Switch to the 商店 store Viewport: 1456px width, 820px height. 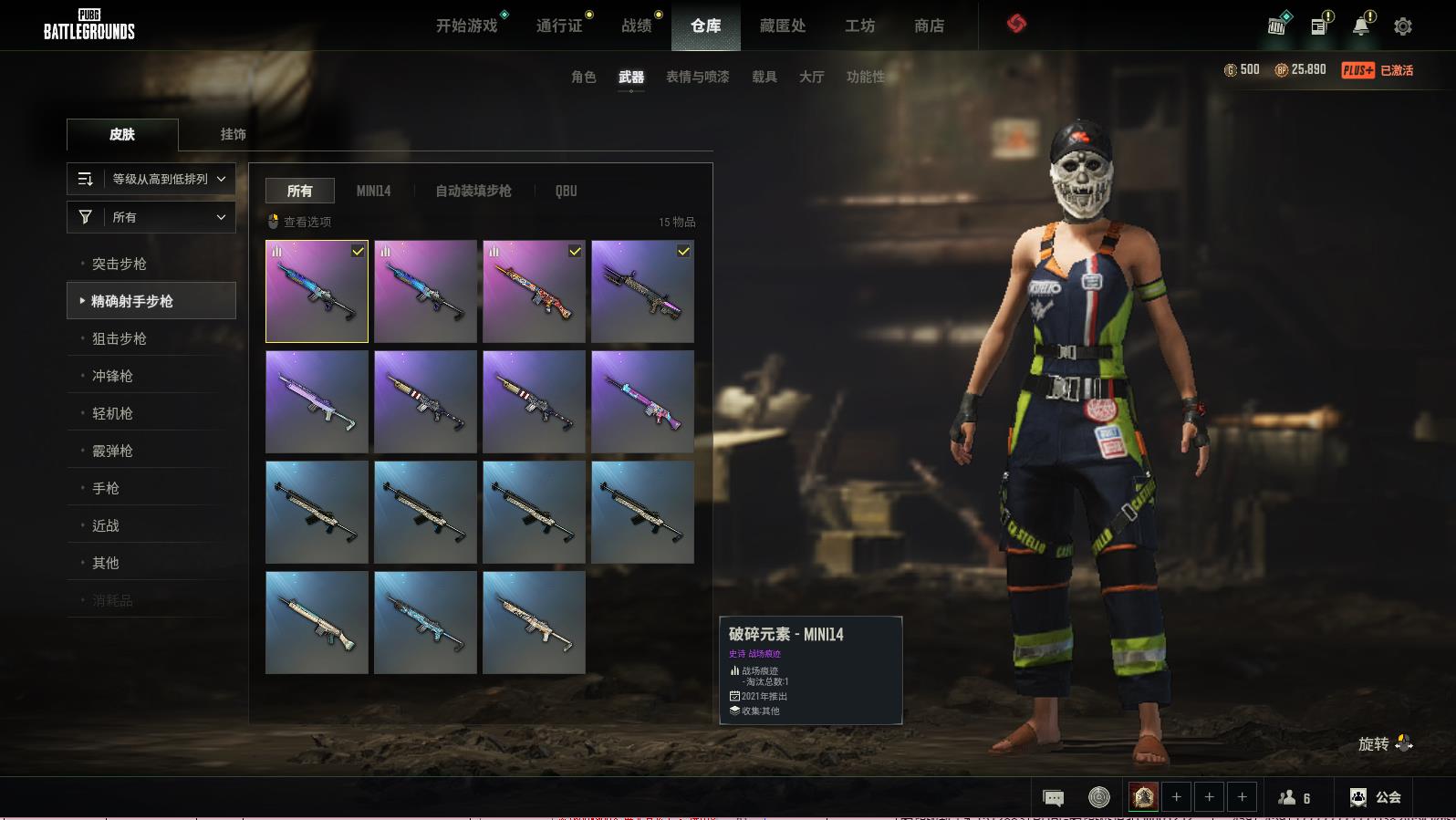929,26
